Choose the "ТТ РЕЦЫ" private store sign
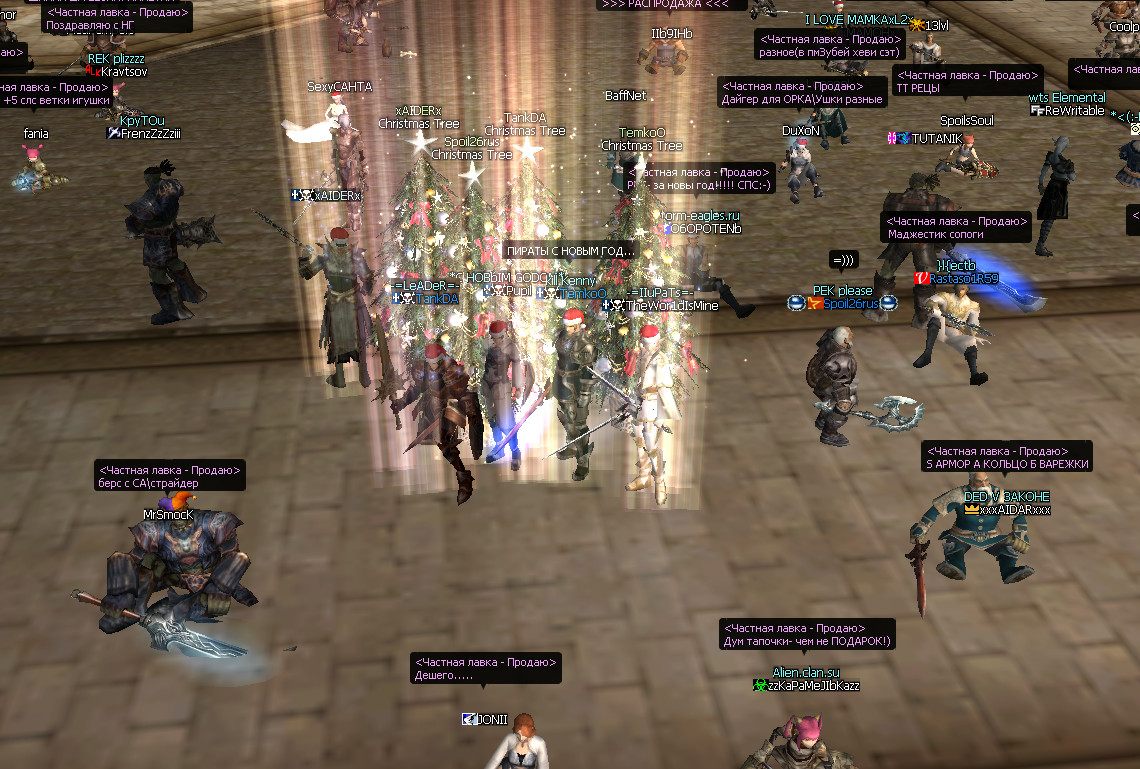Viewport: 1140px width, 769px height. click(967, 81)
